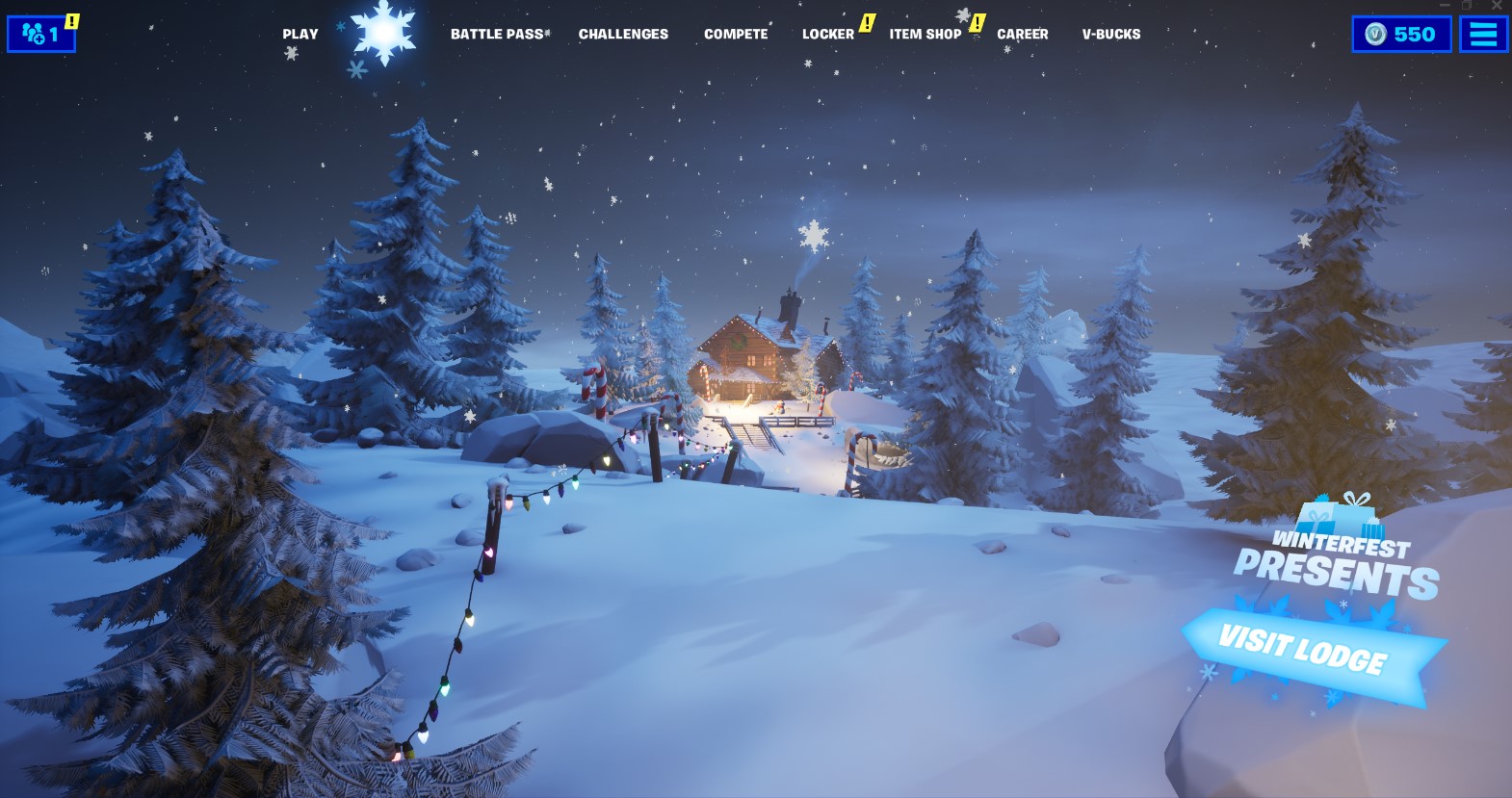Open the hamburger menu in the top-right
This screenshot has height=798, width=1512.
(x=1482, y=34)
